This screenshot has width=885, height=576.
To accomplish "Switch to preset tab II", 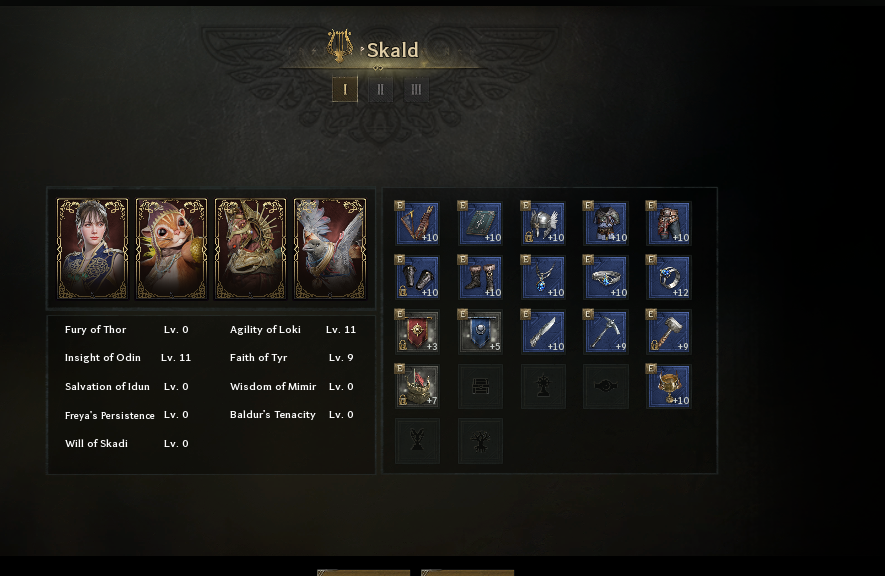I will pyautogui.click(x=380, y=89).
